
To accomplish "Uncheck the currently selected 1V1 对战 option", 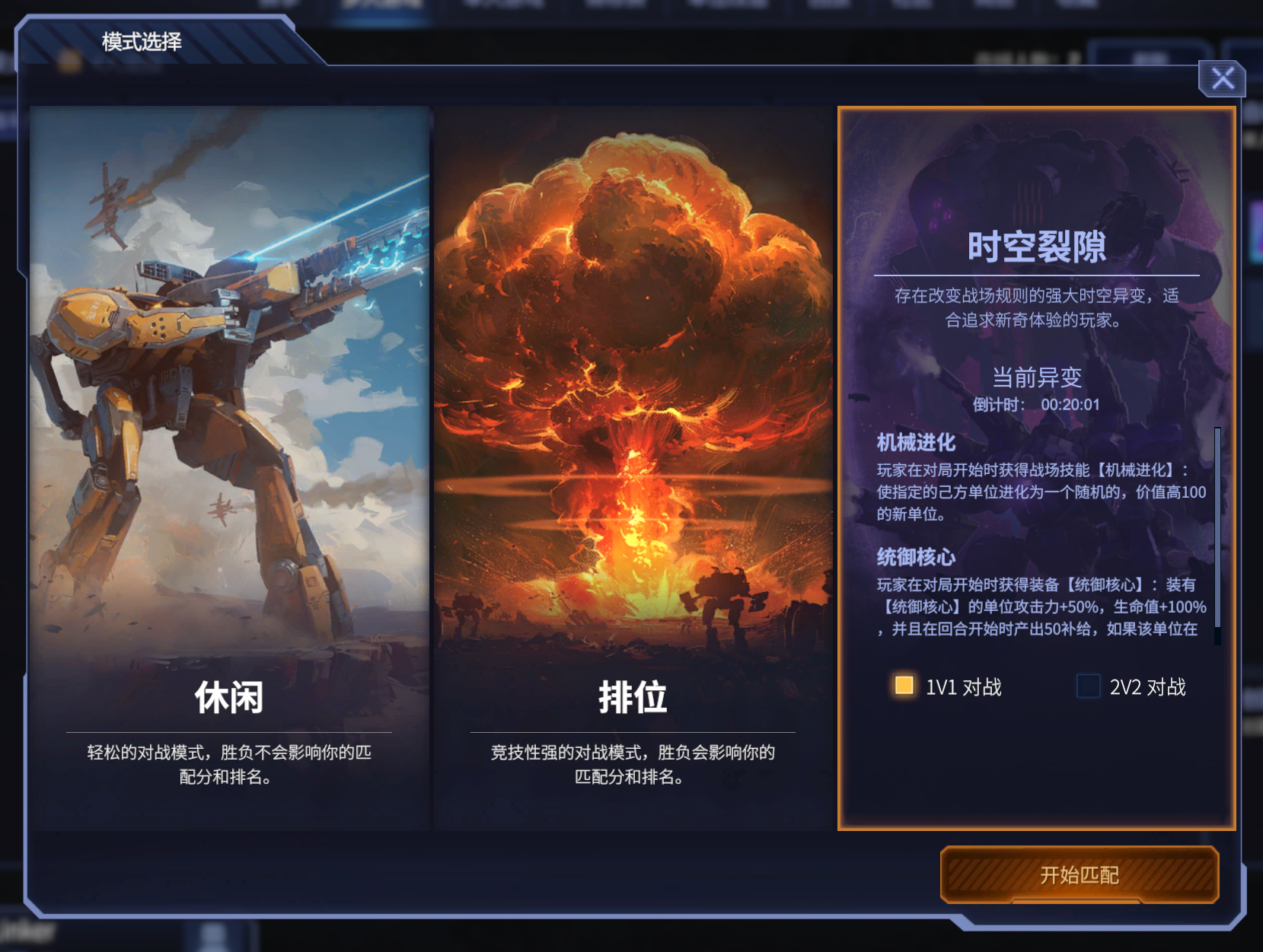I will 903,686.
